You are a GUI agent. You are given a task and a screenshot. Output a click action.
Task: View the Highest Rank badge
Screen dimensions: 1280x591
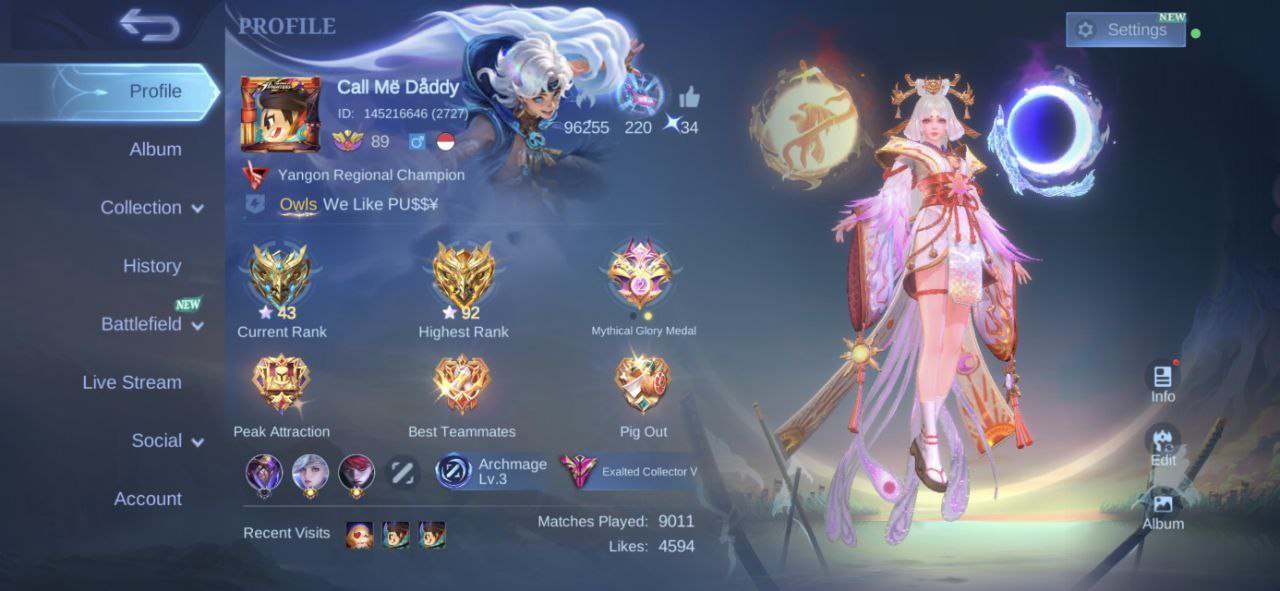coord(463,278)
